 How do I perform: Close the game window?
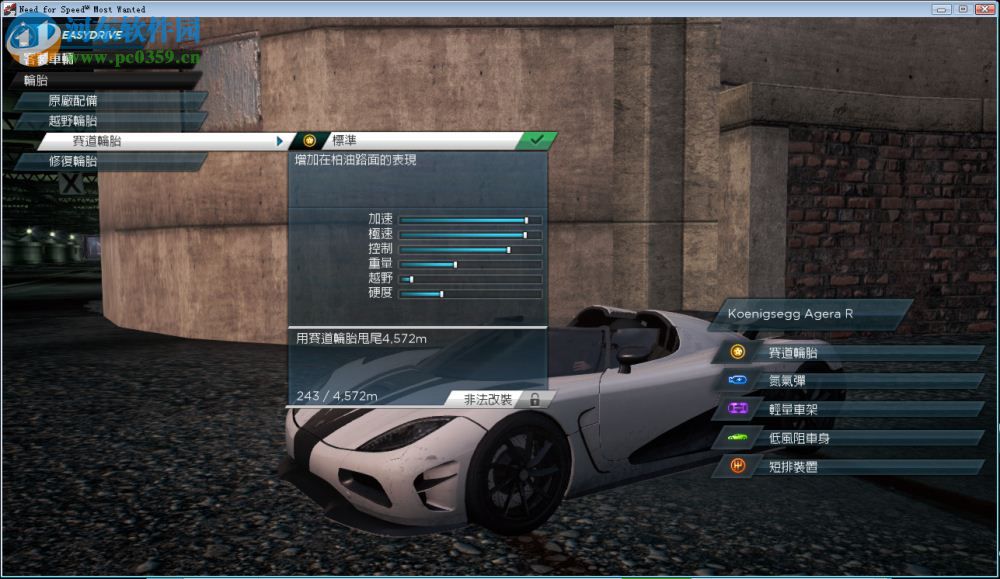point(984,8)
